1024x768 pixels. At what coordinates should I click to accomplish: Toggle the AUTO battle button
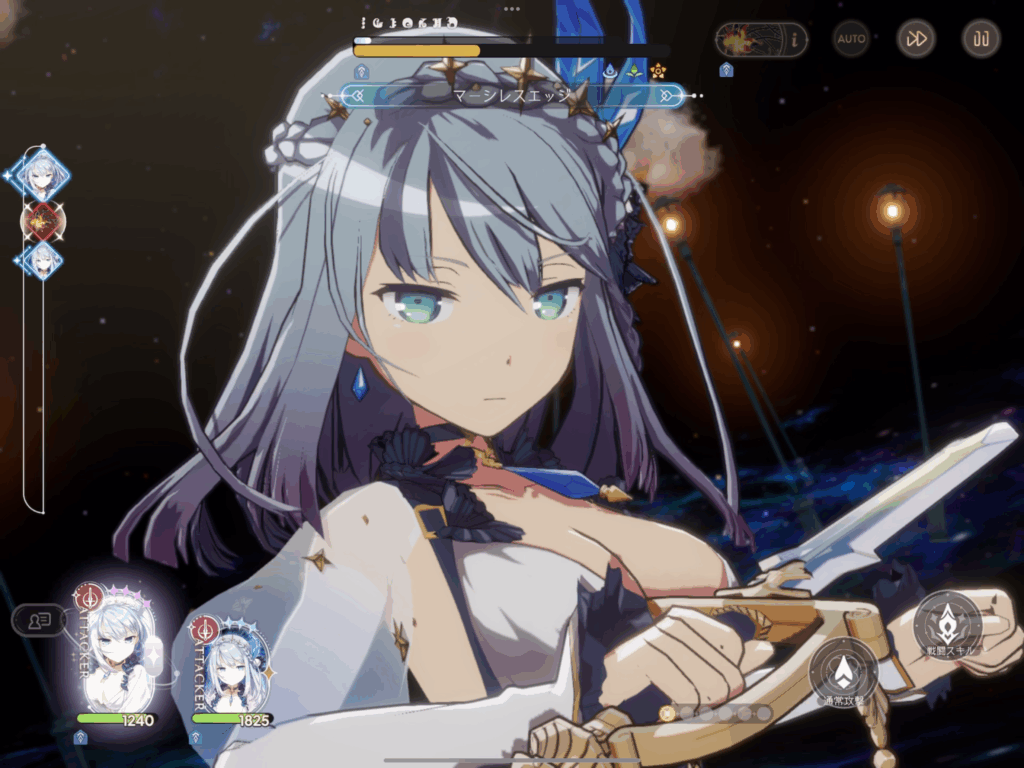click(x=852, y=39)
